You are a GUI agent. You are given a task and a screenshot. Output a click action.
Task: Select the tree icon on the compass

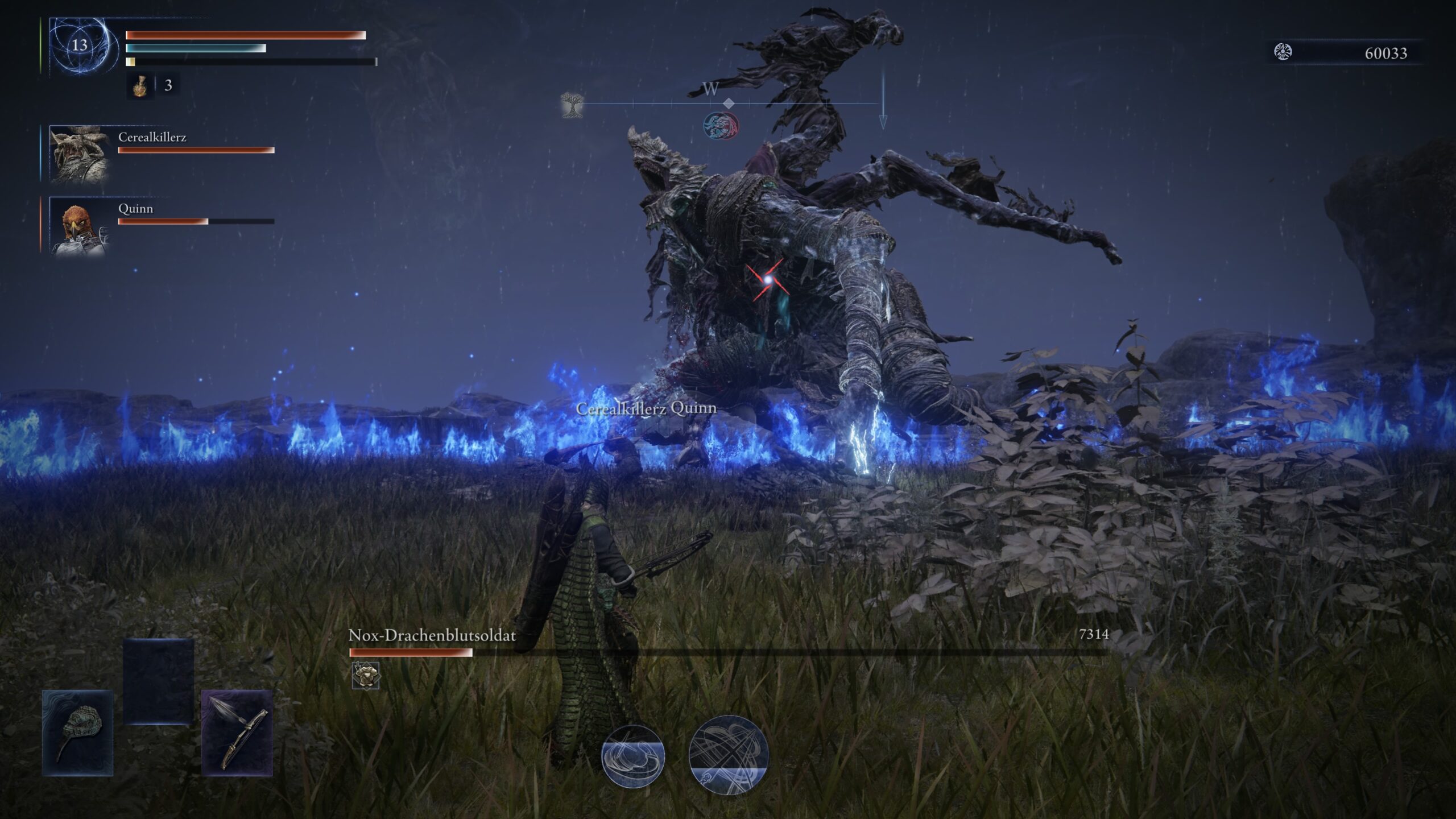(x=572, y=105)
